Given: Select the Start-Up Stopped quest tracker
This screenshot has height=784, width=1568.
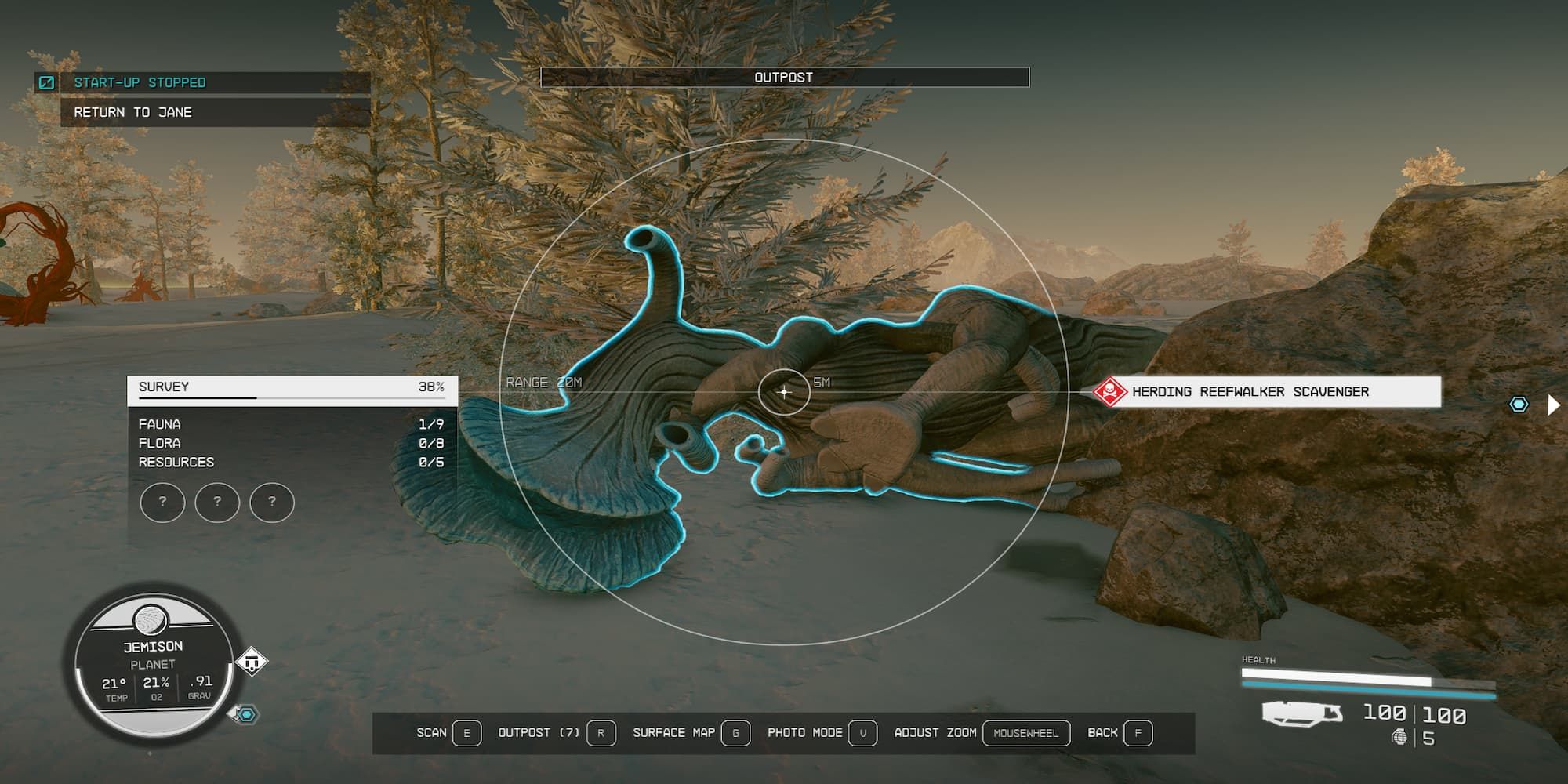Looking at the screenshot, I should point(140,82).
